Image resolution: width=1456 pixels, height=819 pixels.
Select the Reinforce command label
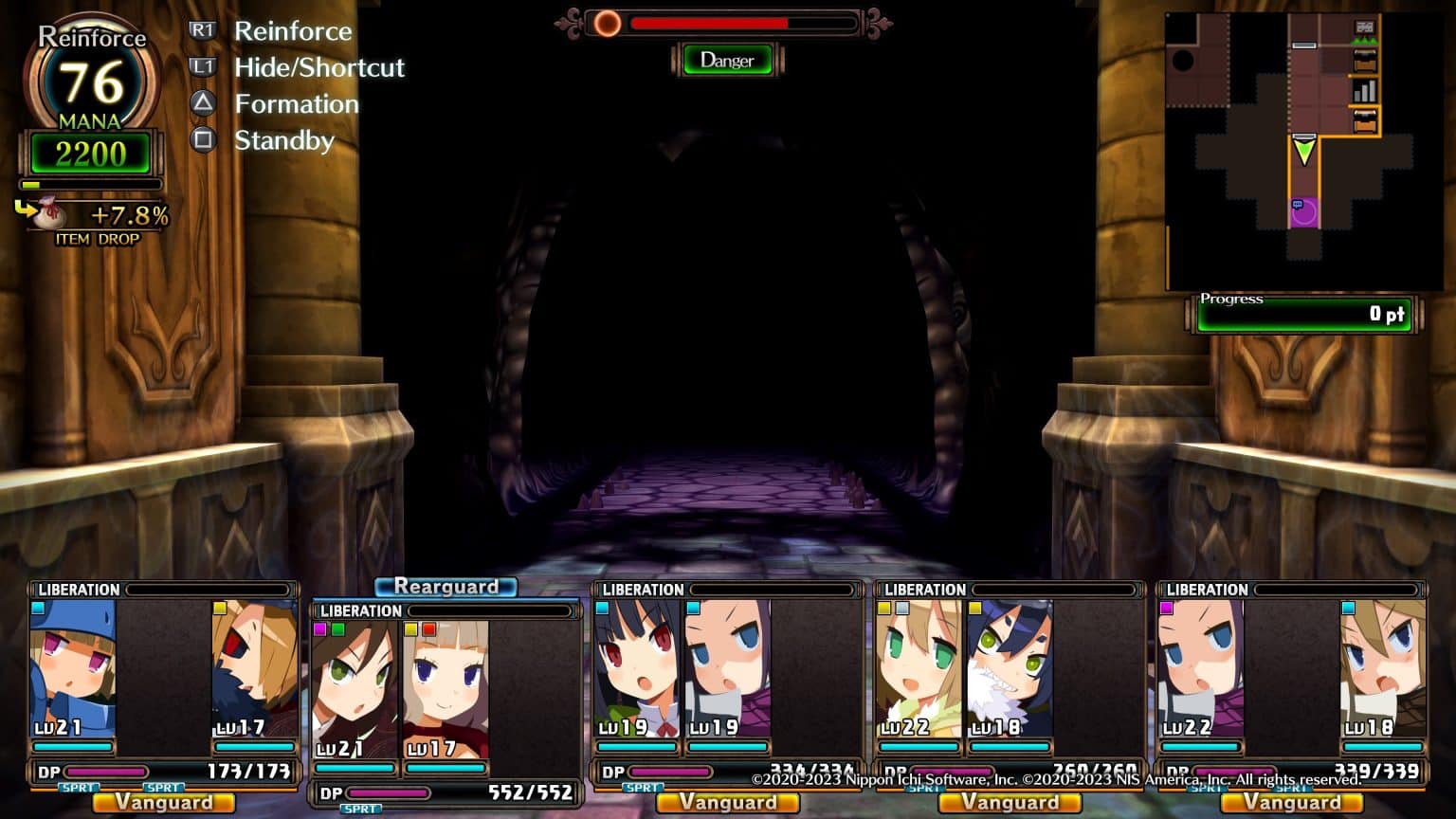tap(293, 31)
